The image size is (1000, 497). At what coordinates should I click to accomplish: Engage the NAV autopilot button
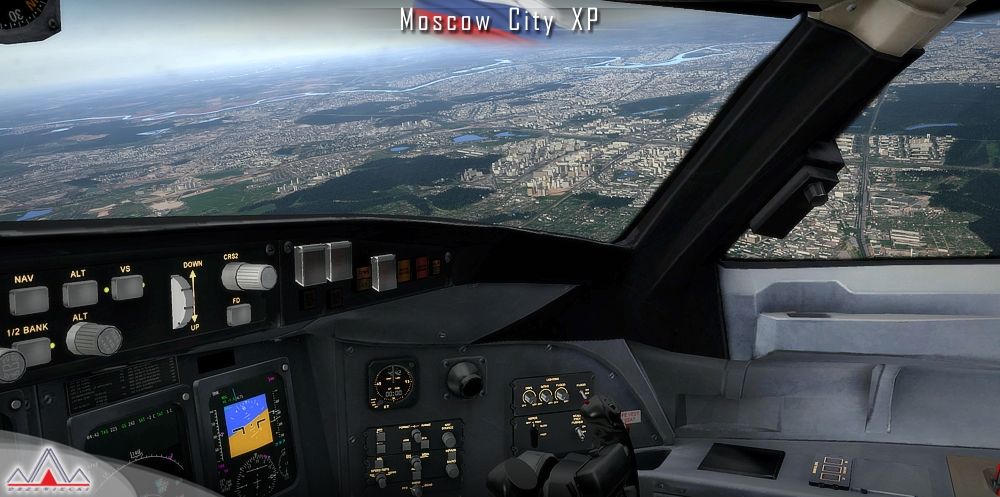[x=28, y=300]
